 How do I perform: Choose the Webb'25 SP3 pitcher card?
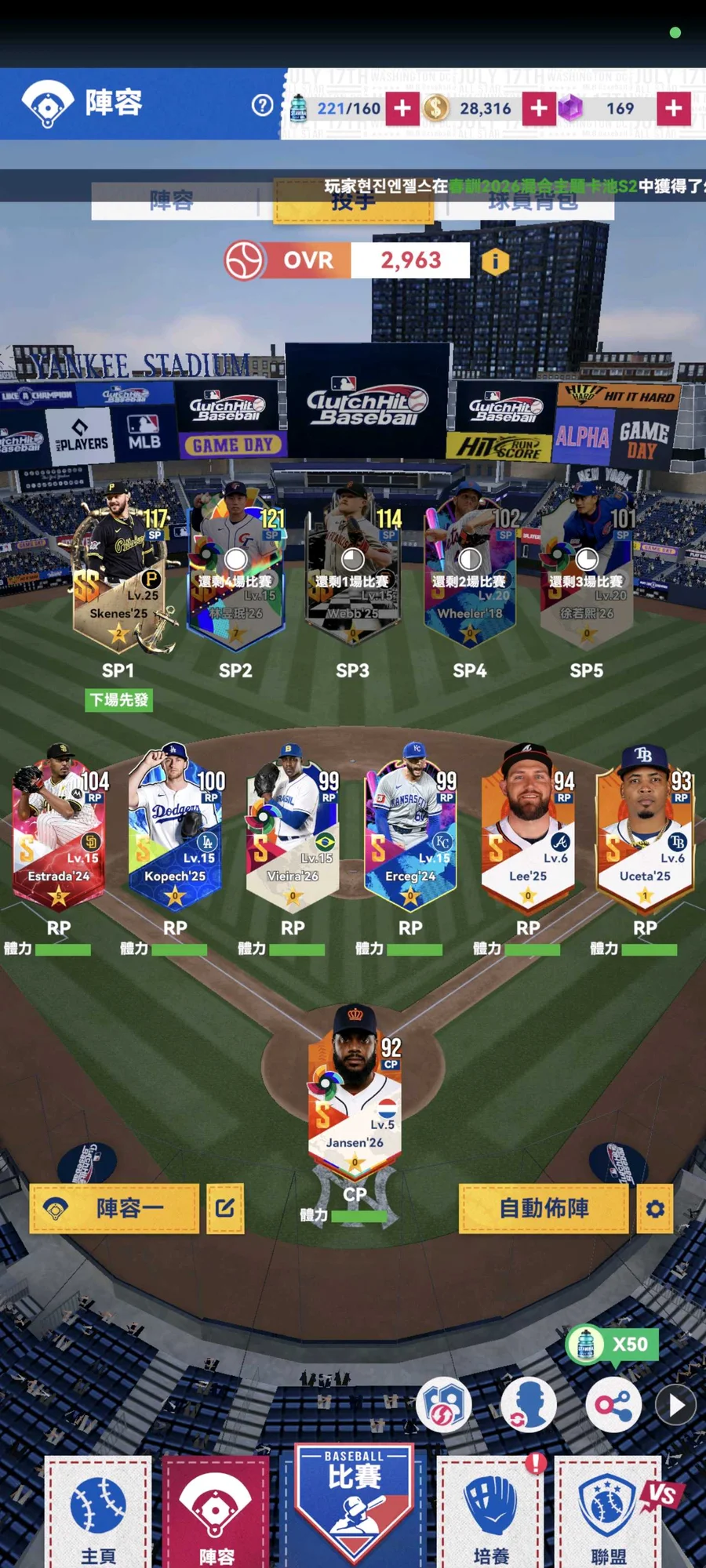(x=353, y=572)
